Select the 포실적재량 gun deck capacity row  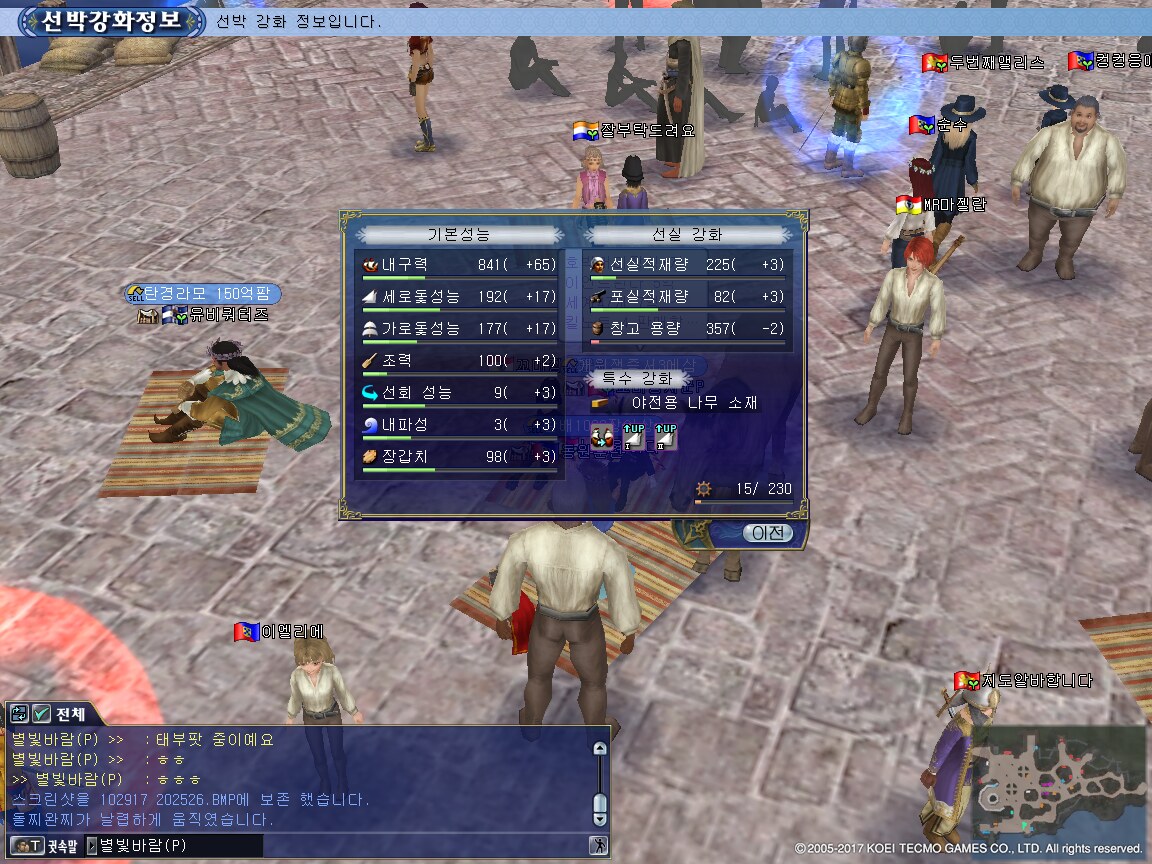click(687, 297)
